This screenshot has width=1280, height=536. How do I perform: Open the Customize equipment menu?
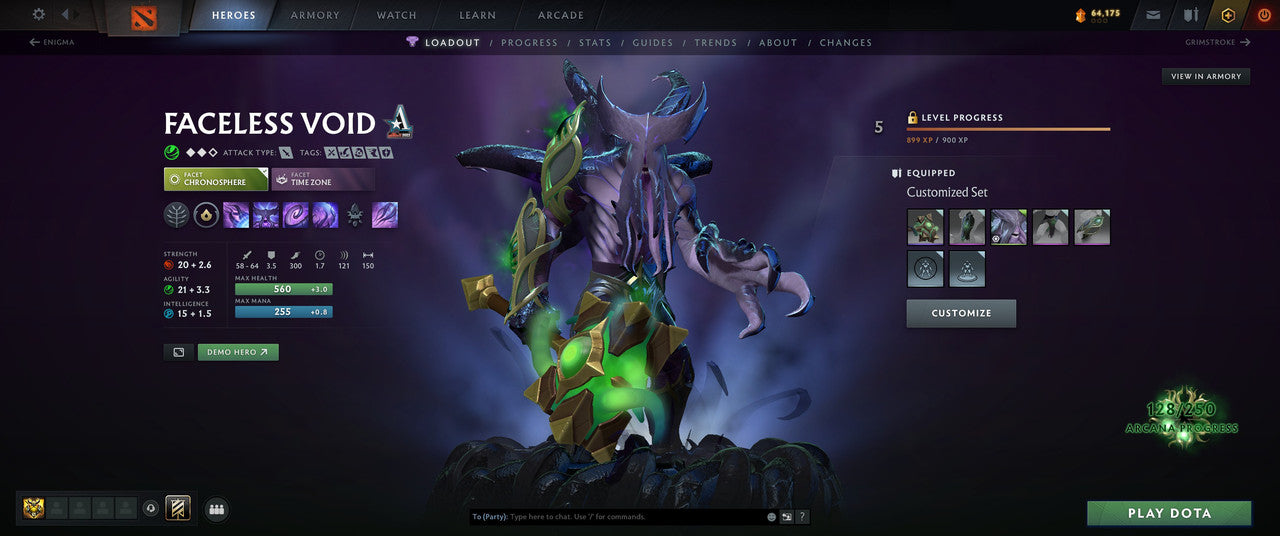[x=961, y=313]
